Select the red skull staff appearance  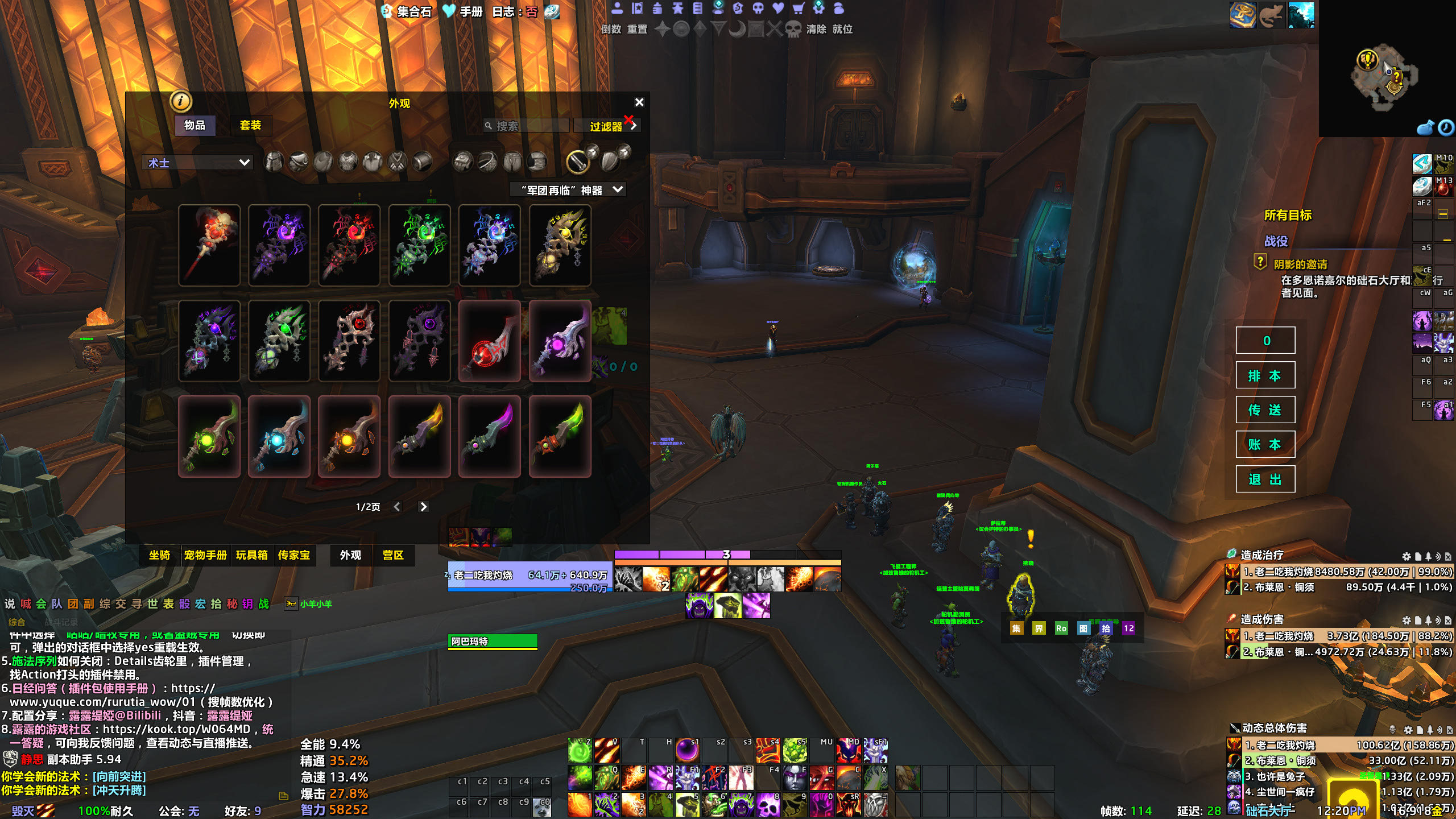pos(209,245)
